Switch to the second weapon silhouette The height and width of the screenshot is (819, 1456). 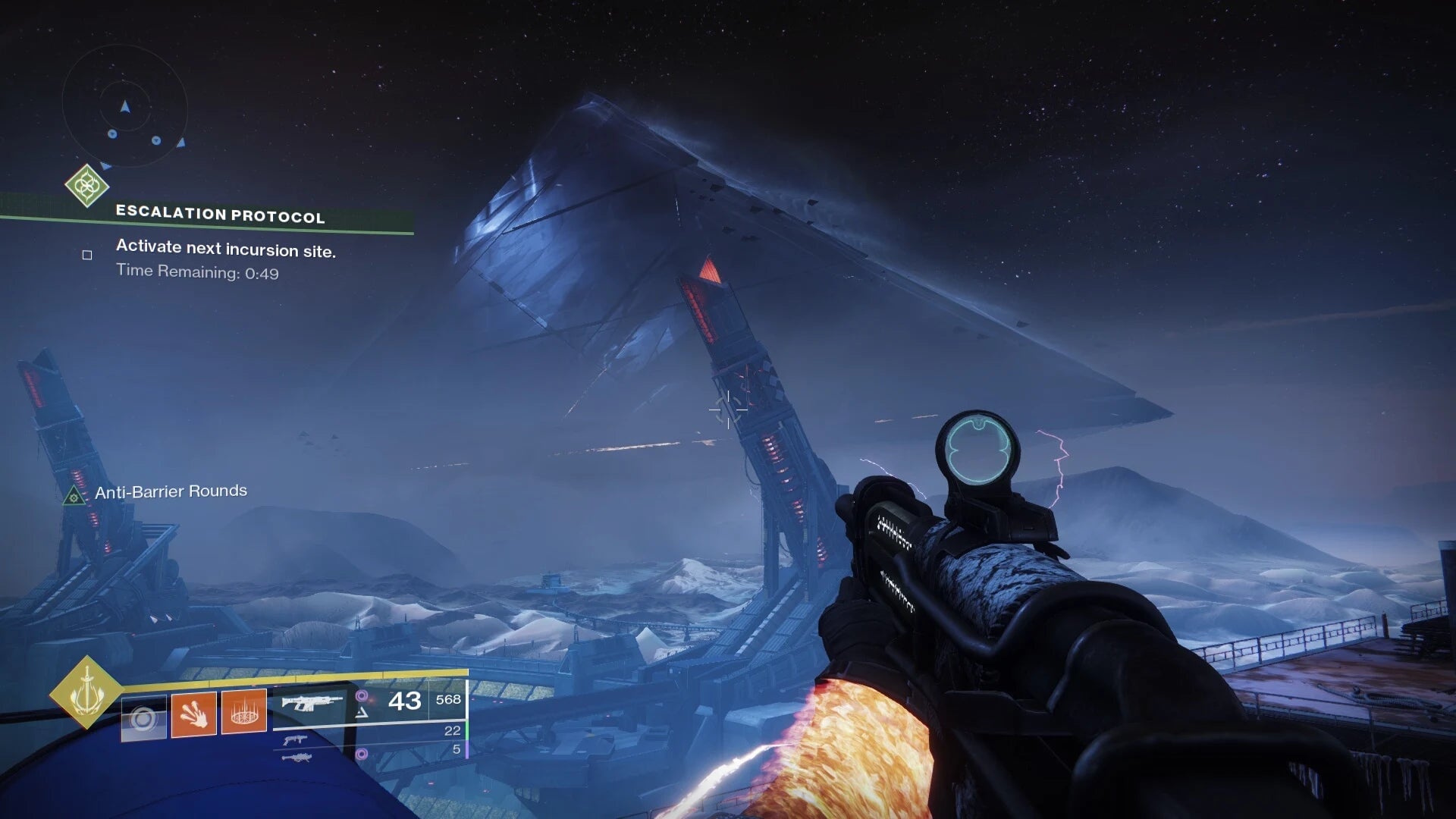(295, 739)
